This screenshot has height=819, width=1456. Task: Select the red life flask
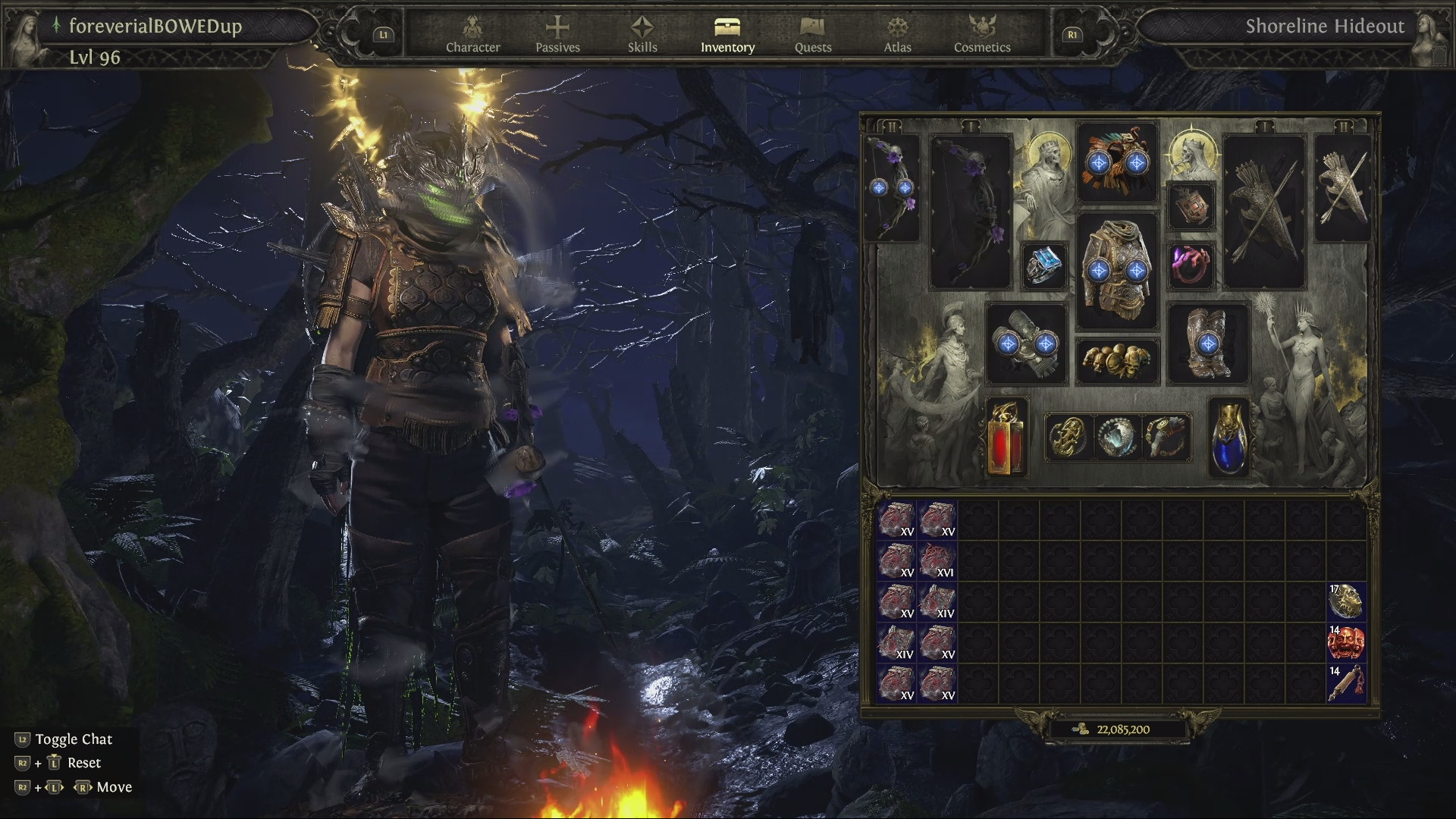(x=1006, y=438)
